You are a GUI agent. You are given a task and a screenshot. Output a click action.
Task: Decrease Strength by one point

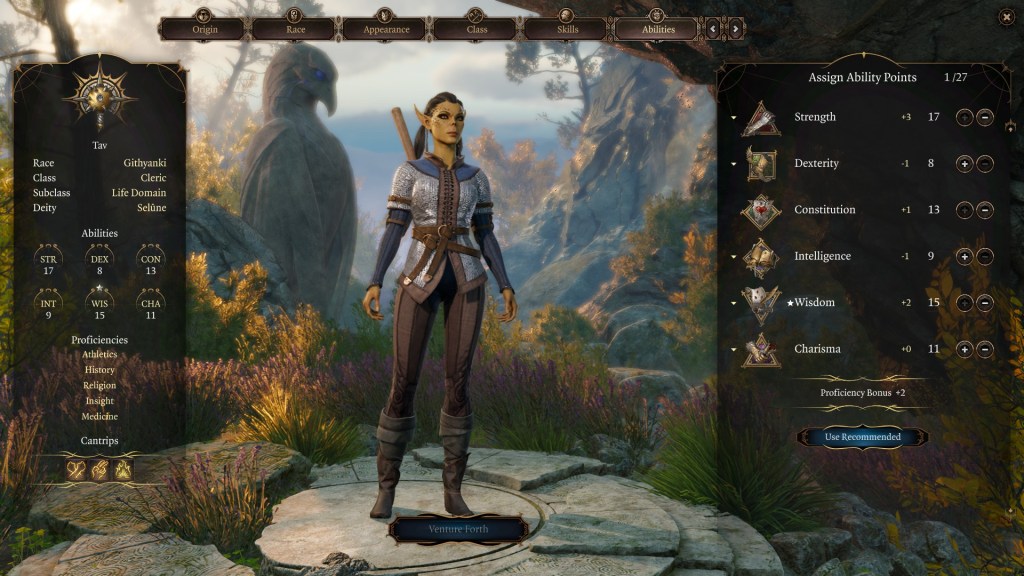click(985, 118)
